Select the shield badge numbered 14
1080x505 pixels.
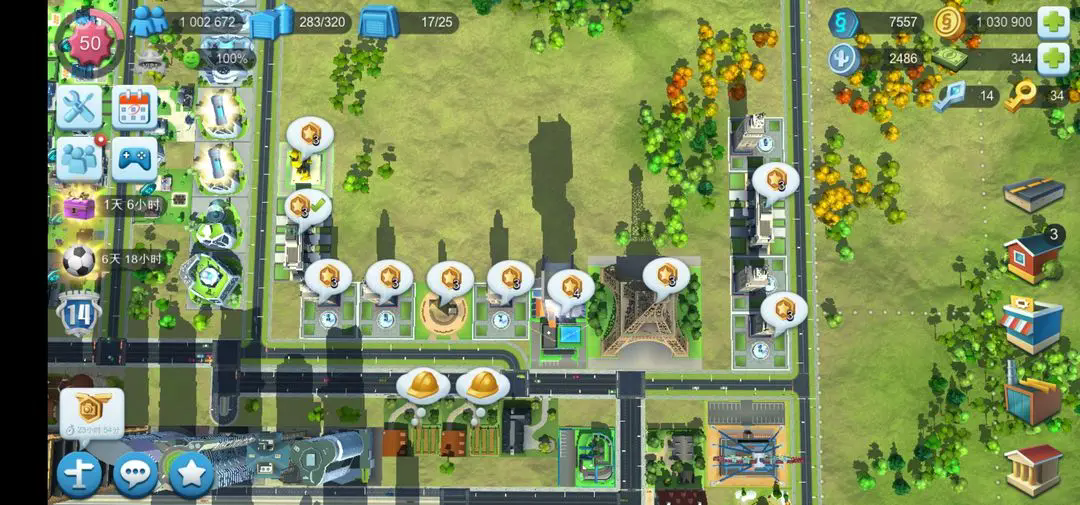(78, 313)
